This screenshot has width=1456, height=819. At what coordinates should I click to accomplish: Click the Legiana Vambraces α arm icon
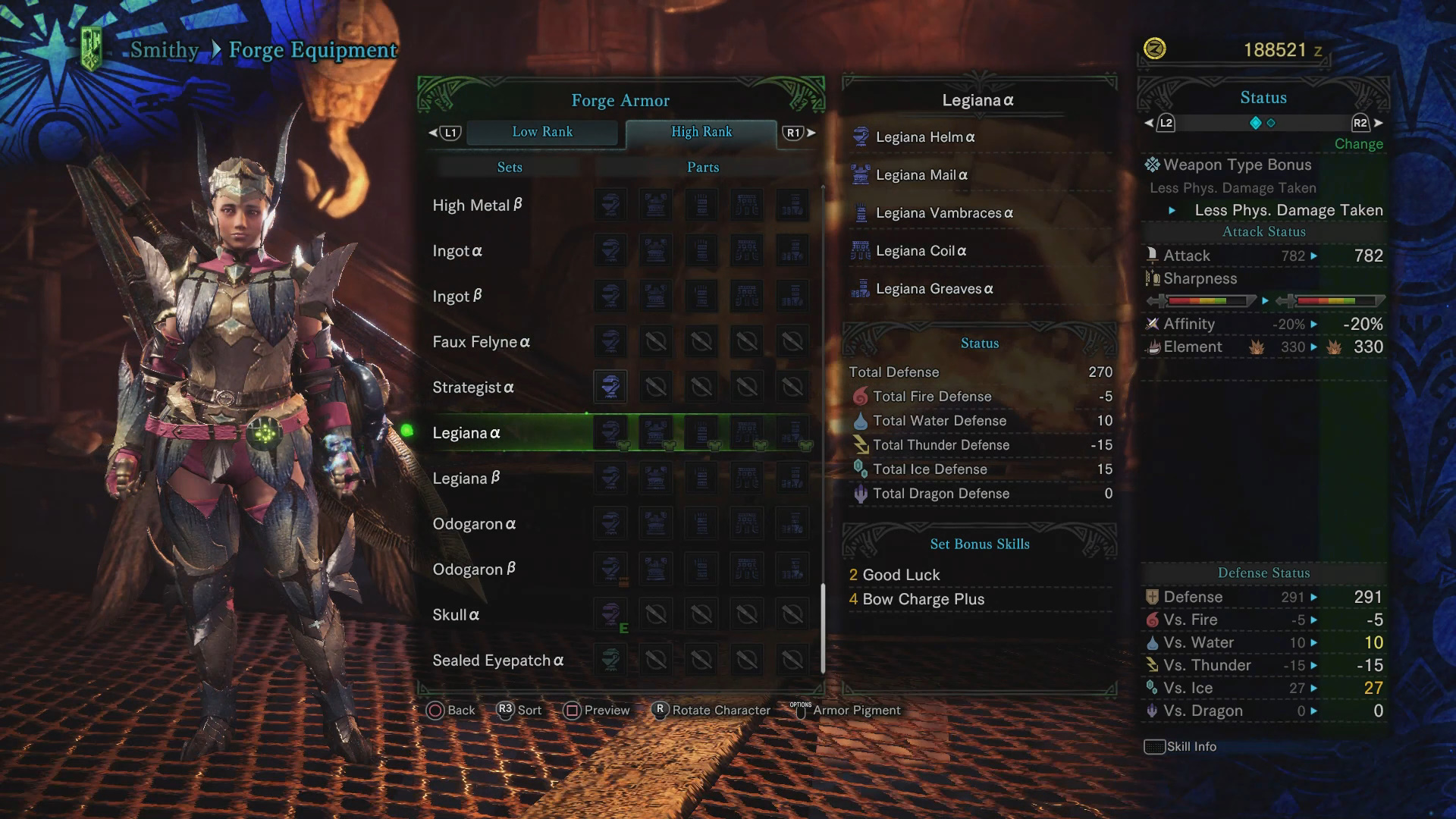[861, 212]
